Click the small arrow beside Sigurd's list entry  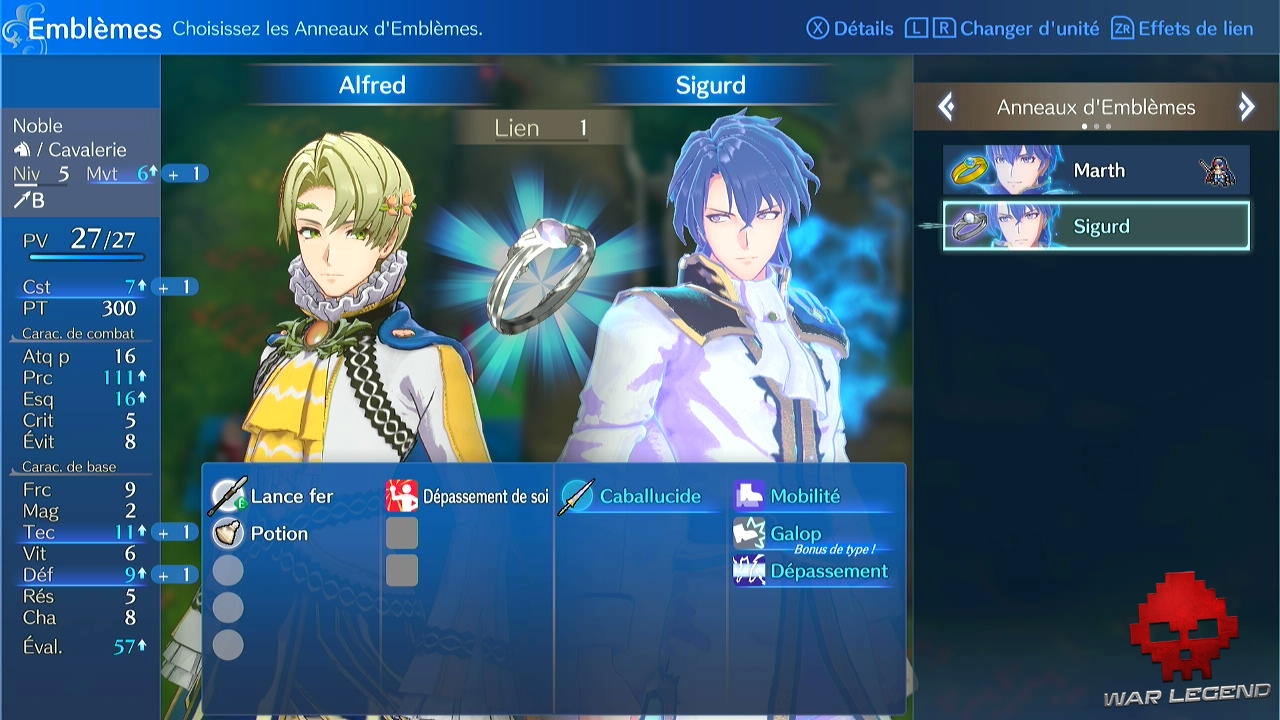pos(926,226)
